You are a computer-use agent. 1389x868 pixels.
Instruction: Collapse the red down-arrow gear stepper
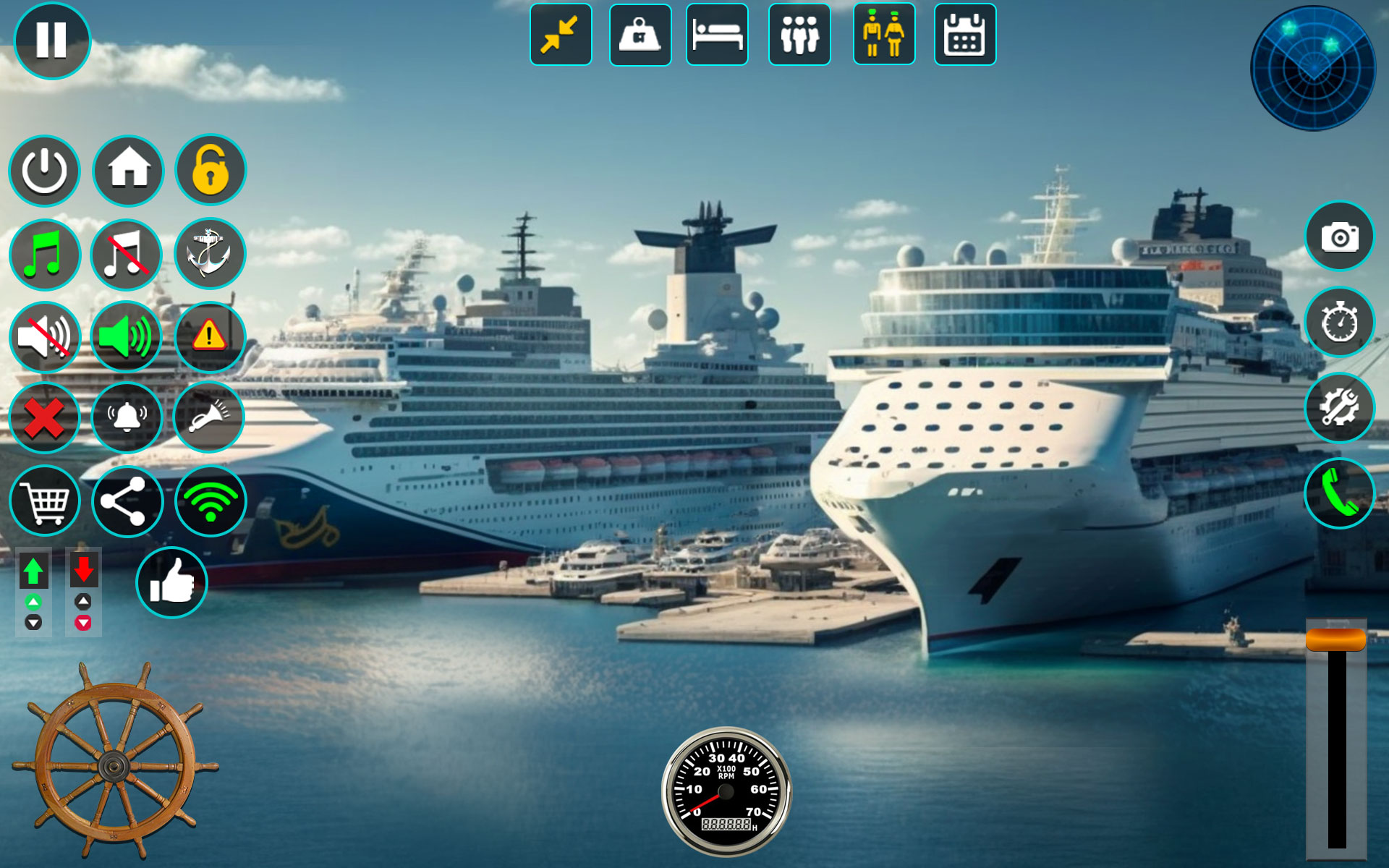82,571
